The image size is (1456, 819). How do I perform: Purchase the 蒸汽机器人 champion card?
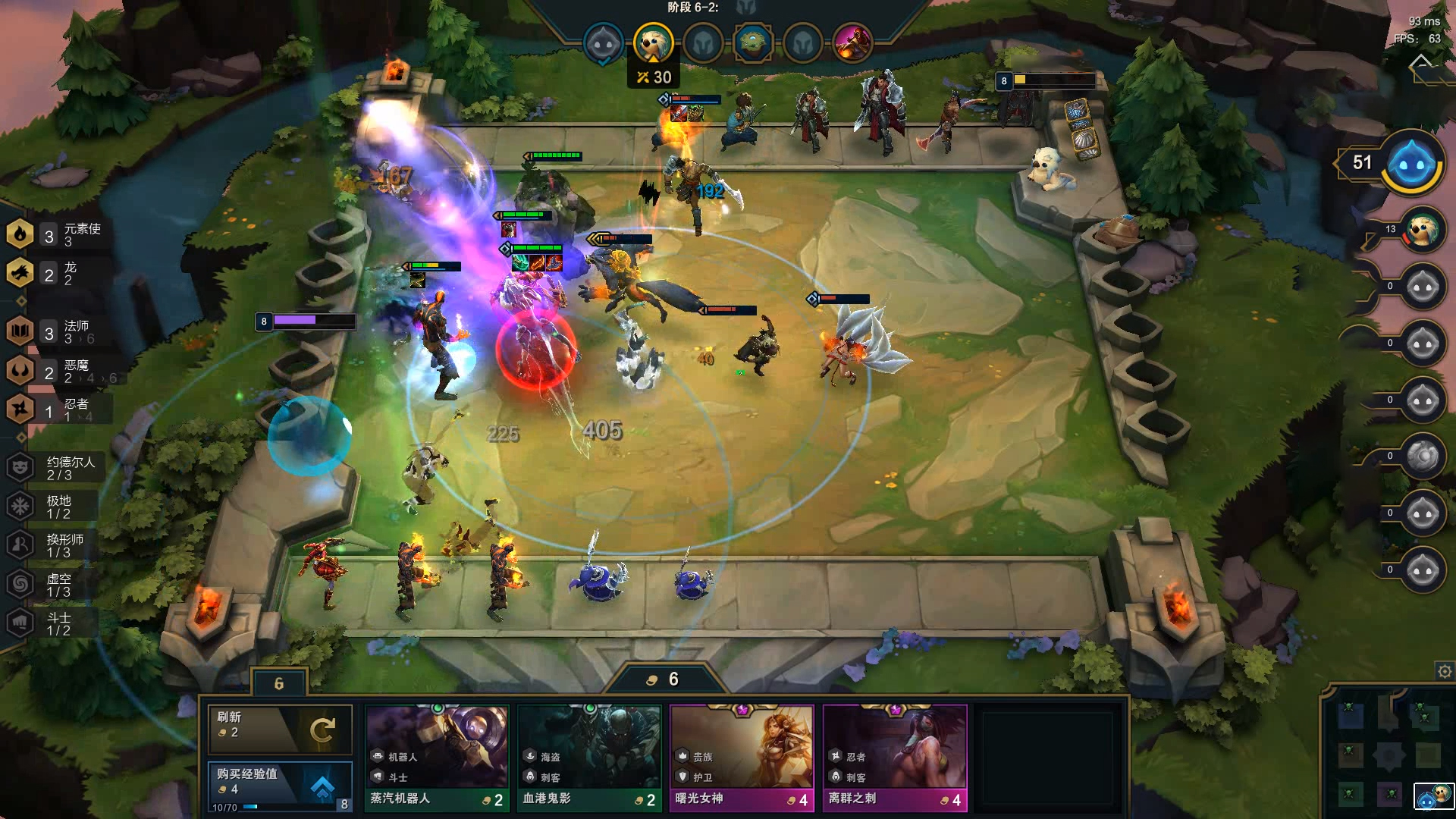pos(437,757)
